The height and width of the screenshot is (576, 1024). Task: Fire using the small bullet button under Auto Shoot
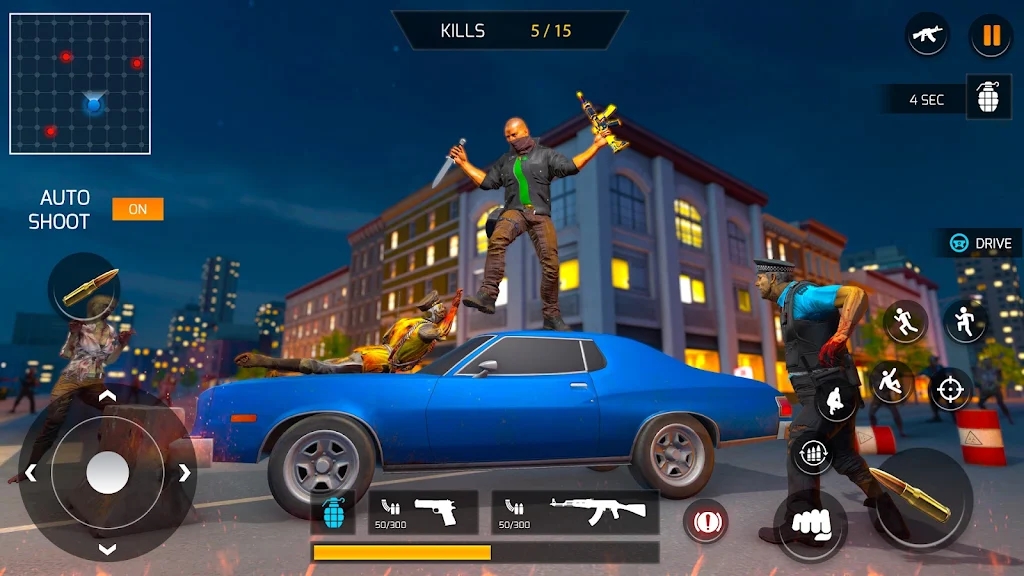(86, 287)
